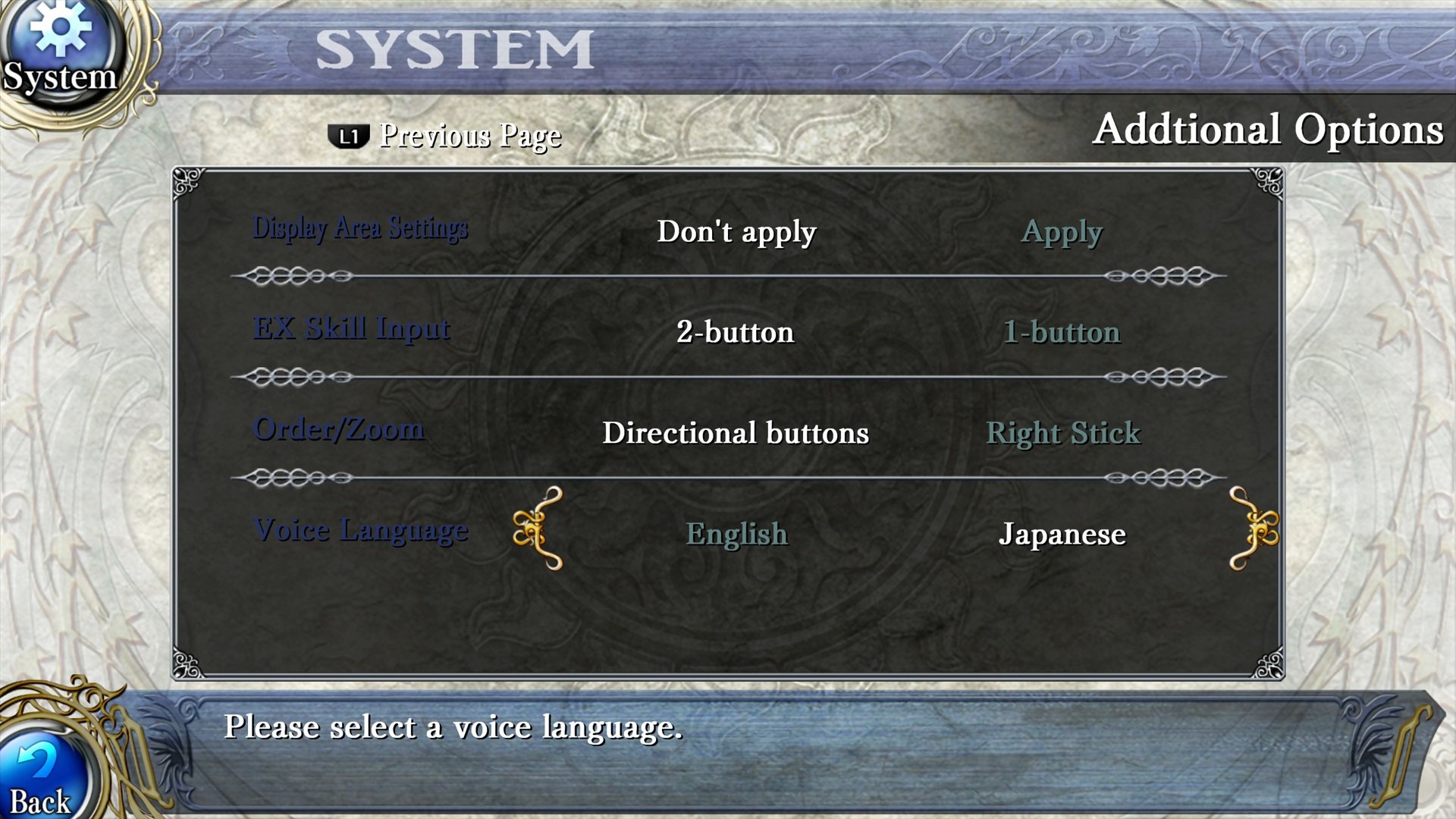Choose Don't apply for Display Area Settings
Image resolution: width=1456 pixels, height=819 pixels.
(736, 232)
